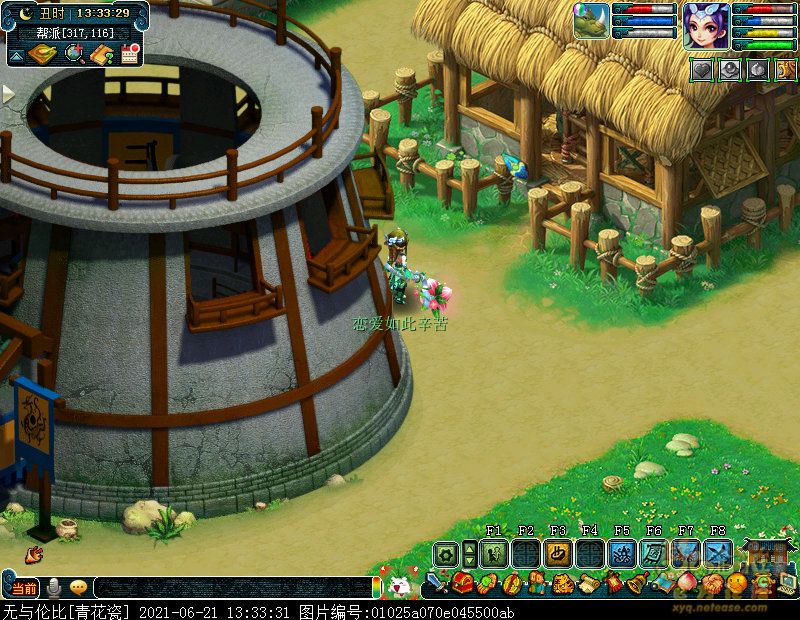Activate the F8 shuriken skill
Viewport: 800px width, 620px height.
[x=718, y=553]
